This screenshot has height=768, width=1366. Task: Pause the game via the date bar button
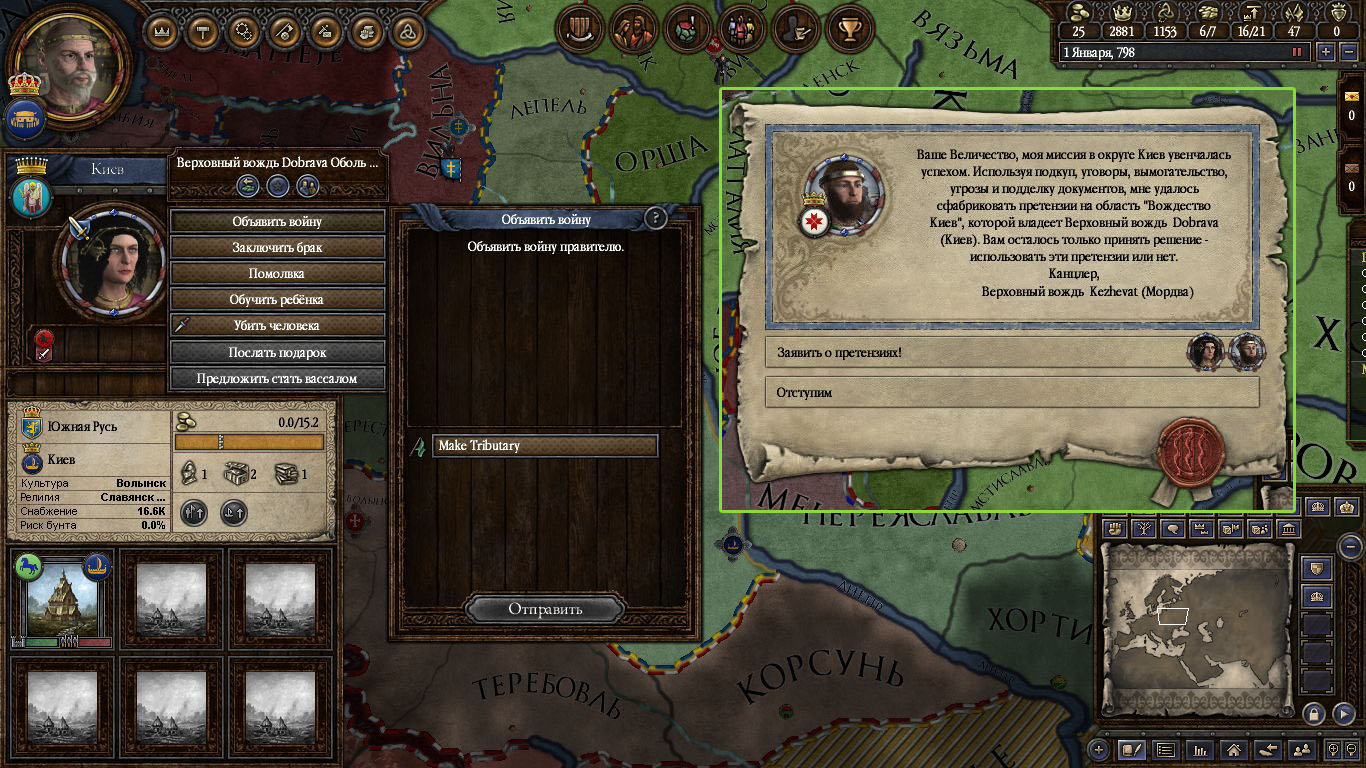pyautogui.click(x=1297, y=52)
